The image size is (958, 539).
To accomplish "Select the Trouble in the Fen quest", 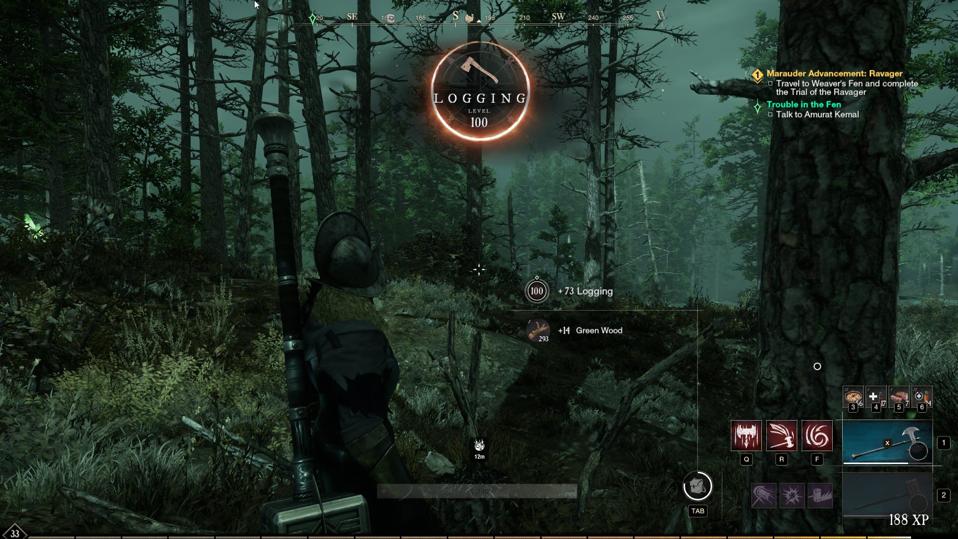I will tap(803, 104).
